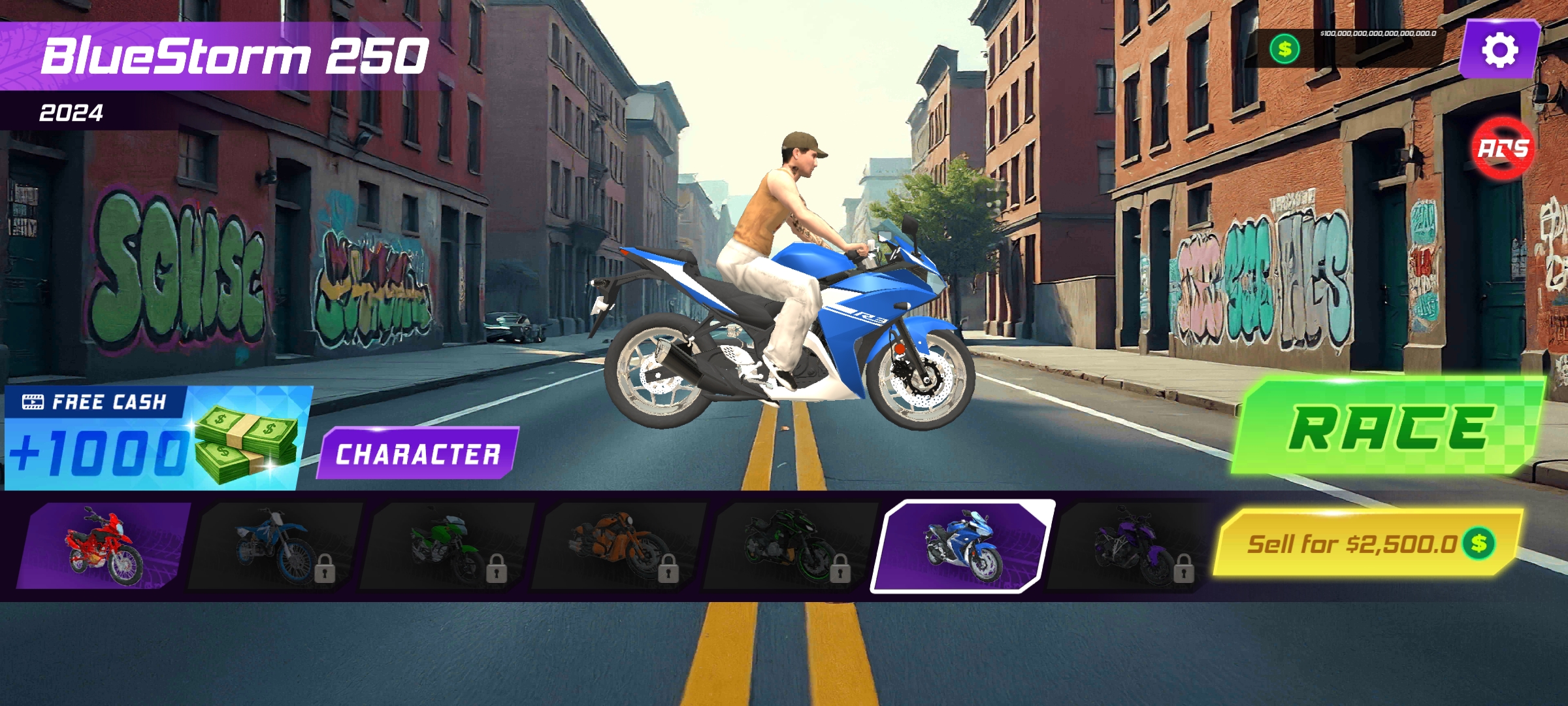Claim the FREE CASH +1000 offer
Image resolution: width=1568 pixels, height=706 pixels.
click(x=157, y=438)
